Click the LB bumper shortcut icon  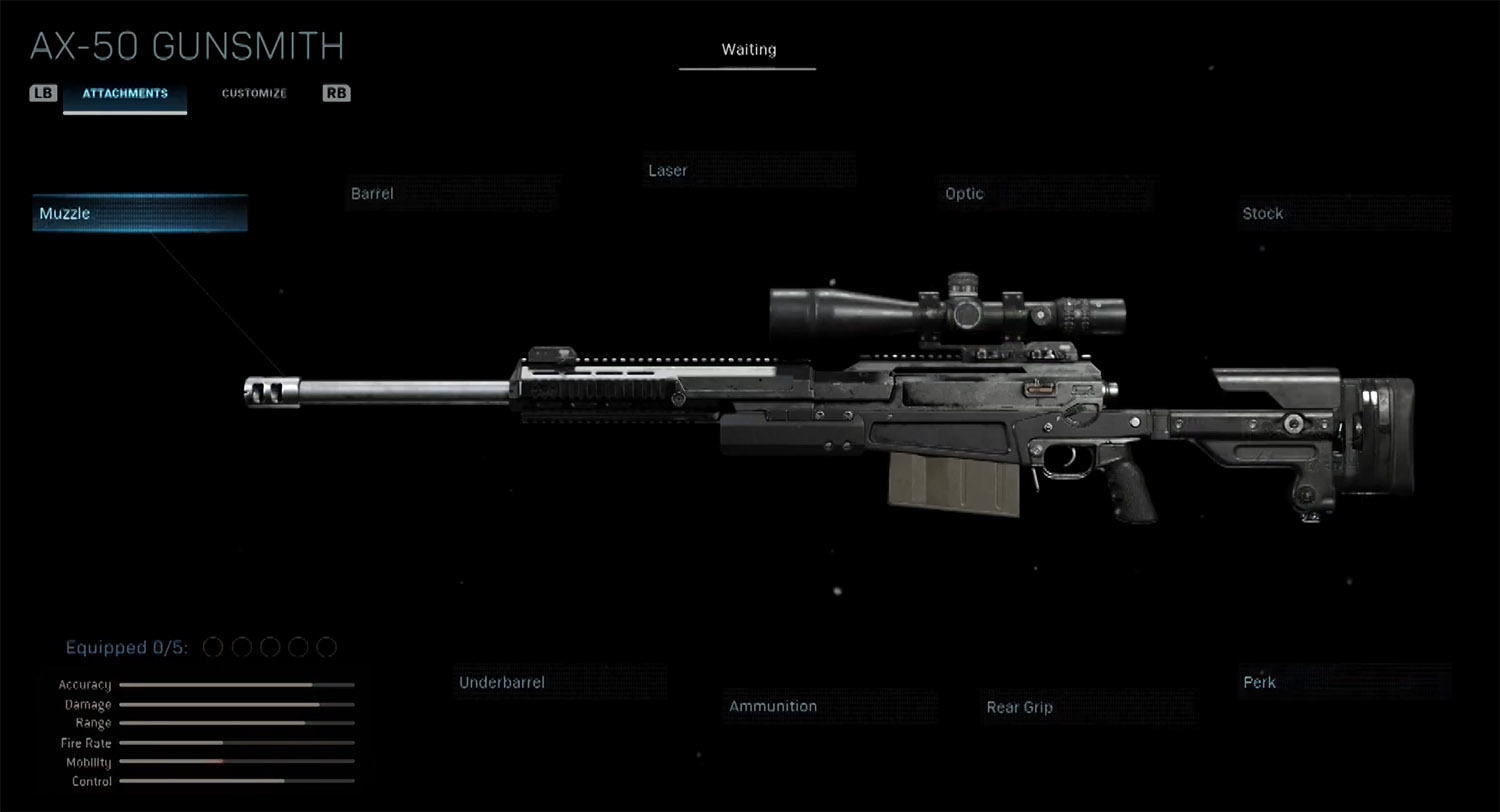(42, 93)
